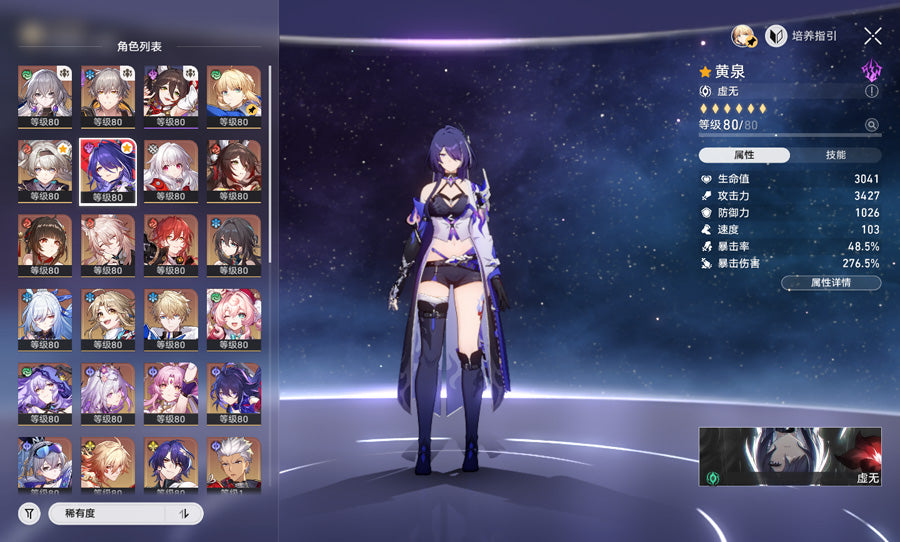The height and width of the screenshot is (542, 900).
Task: Toggle the sort order arrows
Action: 183,514
